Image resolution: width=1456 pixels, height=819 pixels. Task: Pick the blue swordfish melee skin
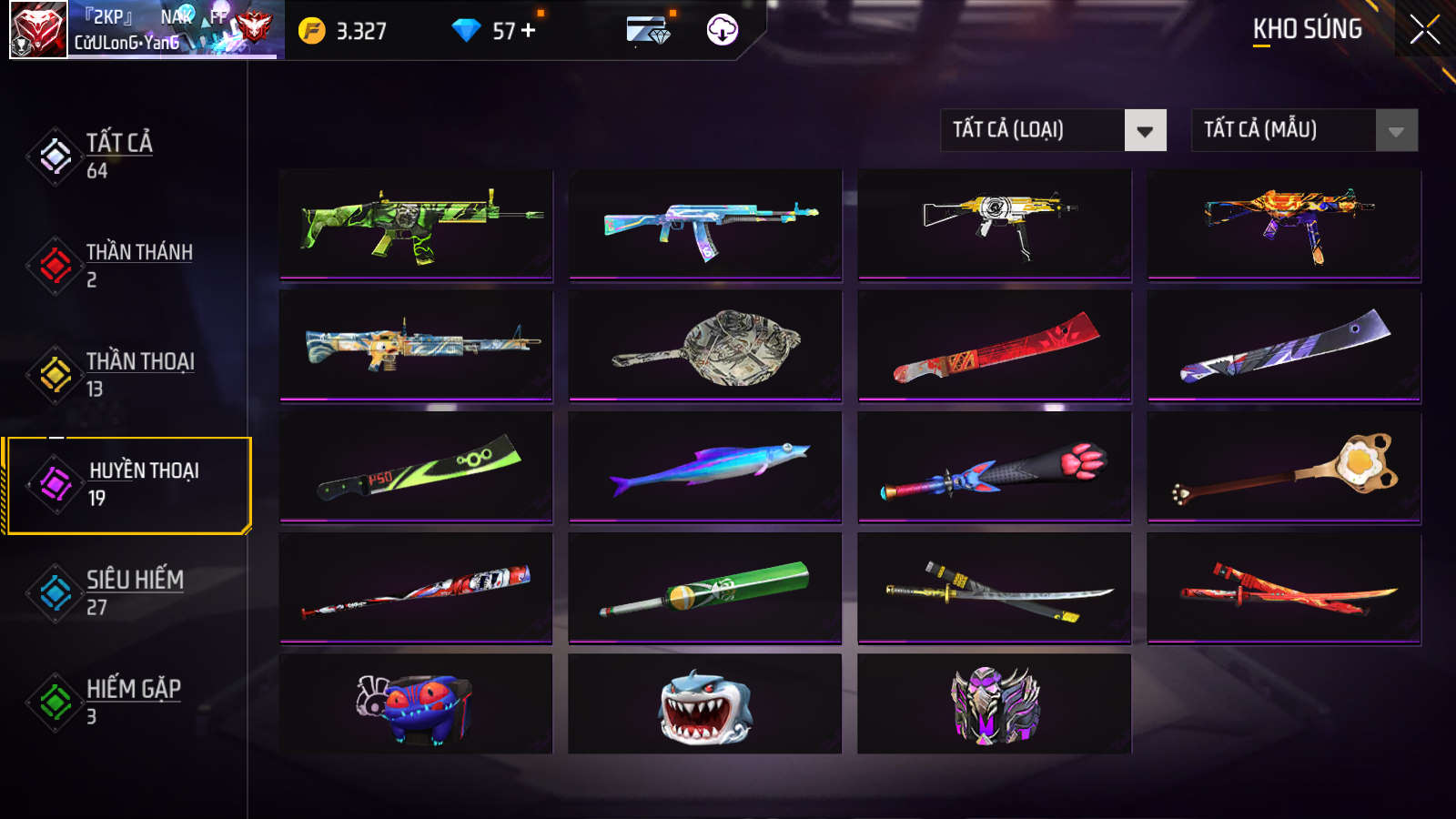(x=705, y=467)
